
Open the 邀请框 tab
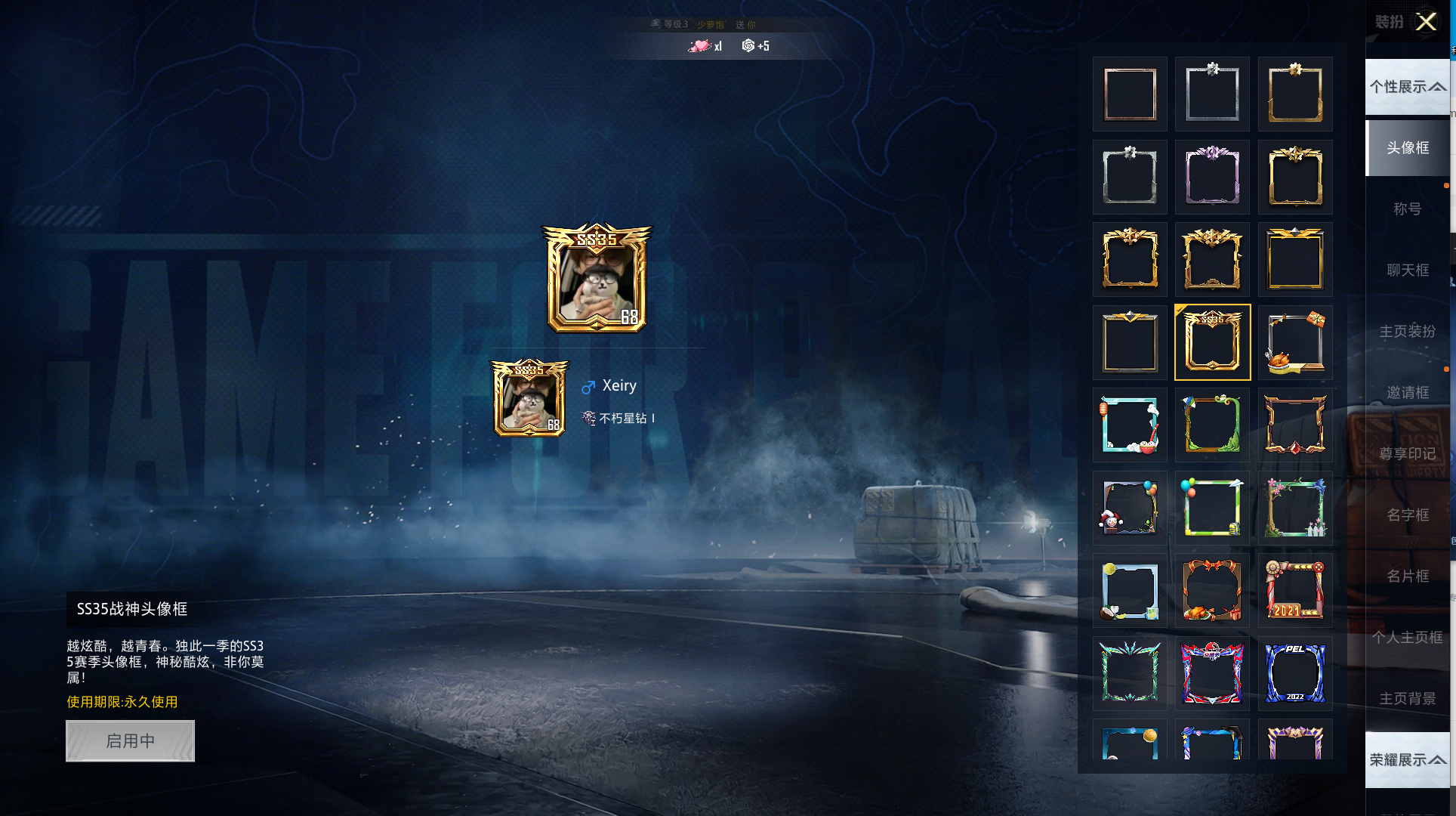pyautogui.click(x=1408, y=393)
